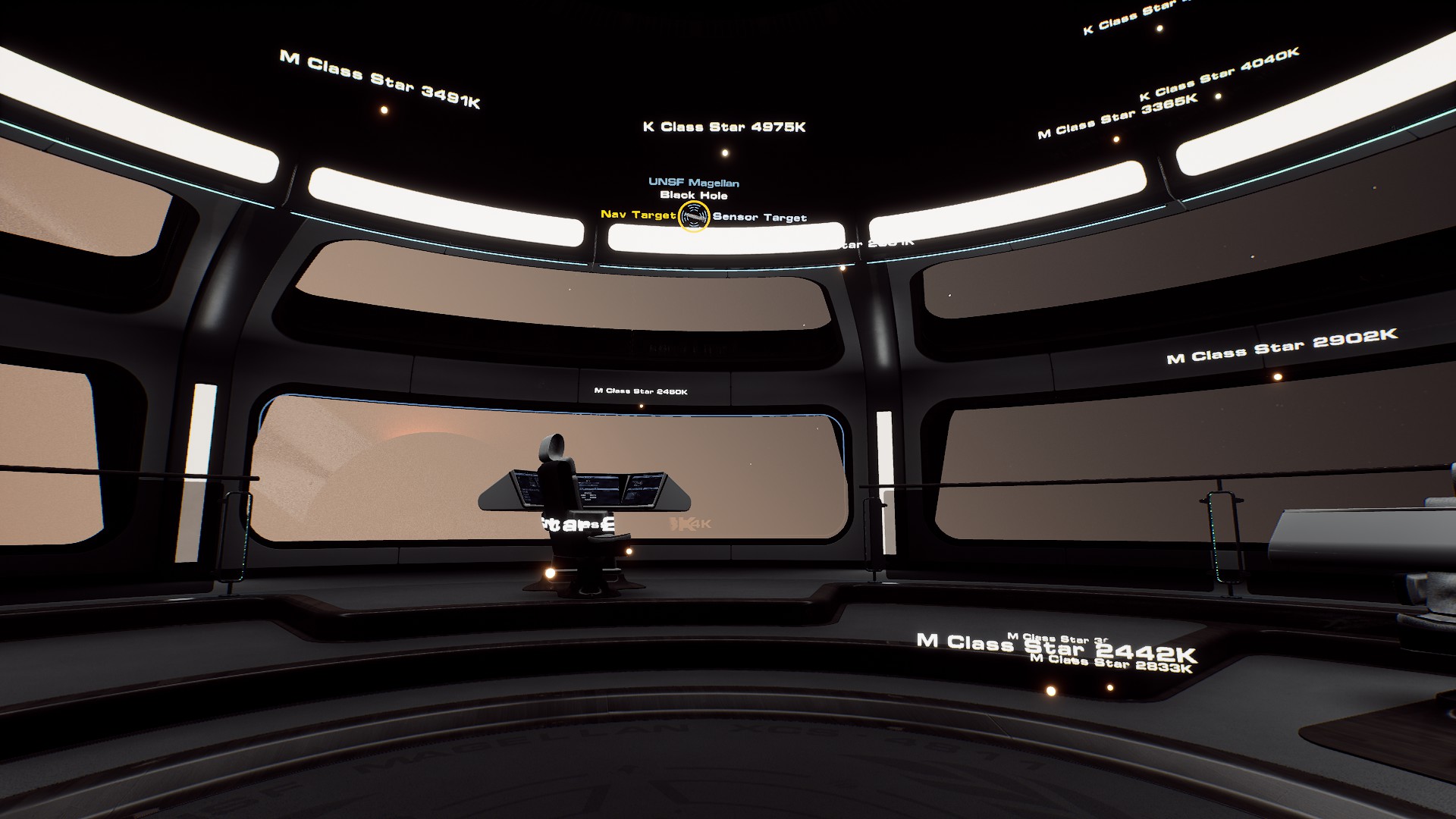The image size is (1456, 819).
Task: Target the K Class Star 4975K marker
Action: click(725, 152)
